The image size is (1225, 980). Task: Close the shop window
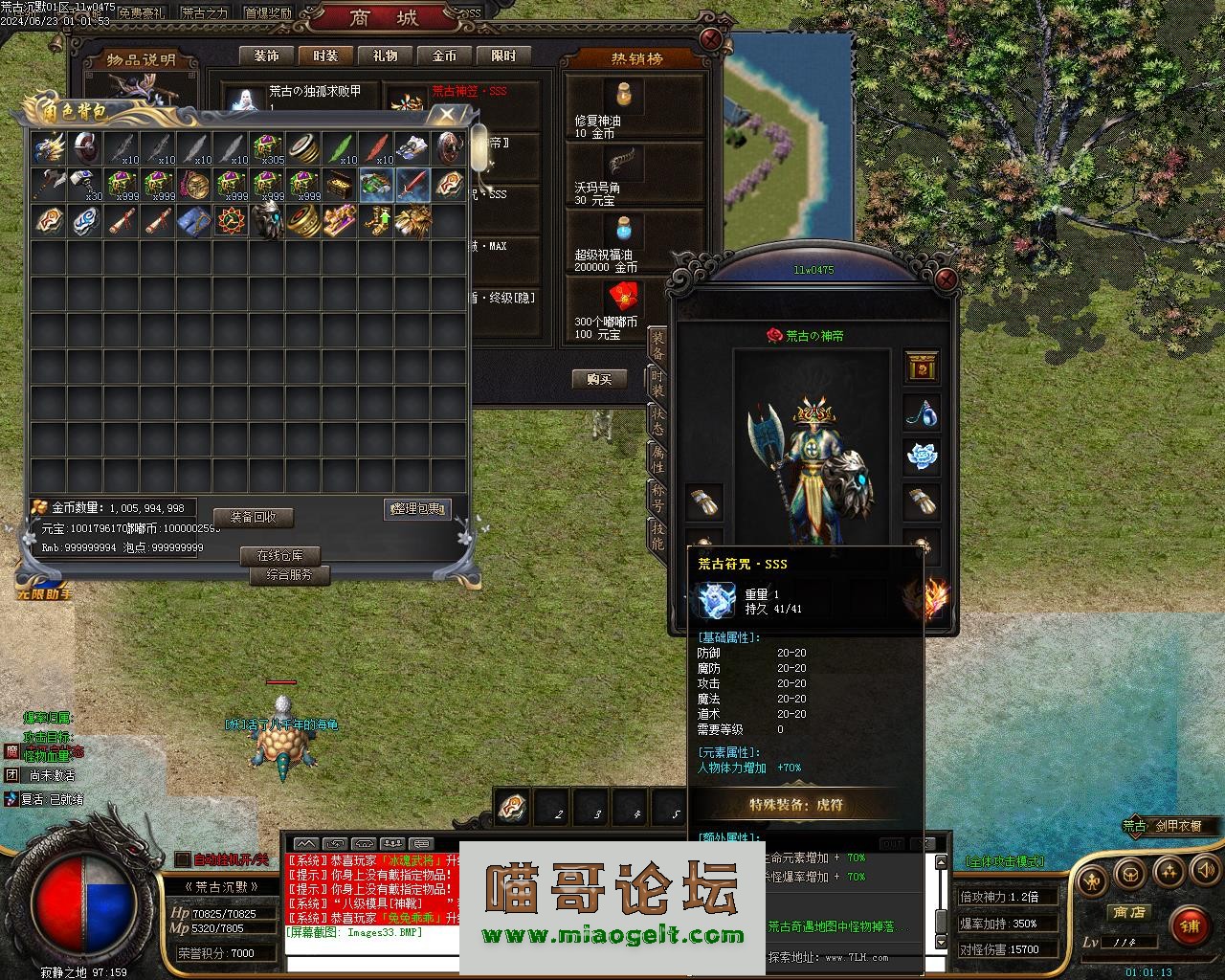click(x=711, y=39)
